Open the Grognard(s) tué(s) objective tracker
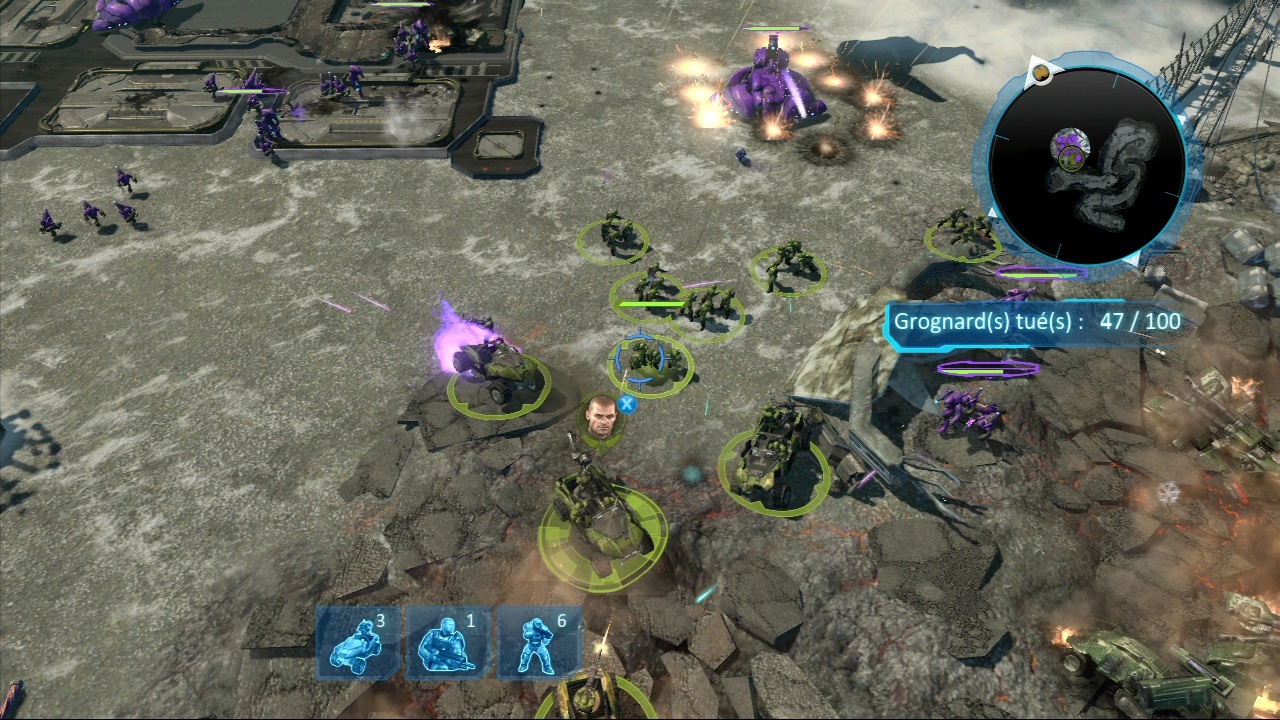 click(x=1035, y=322)
